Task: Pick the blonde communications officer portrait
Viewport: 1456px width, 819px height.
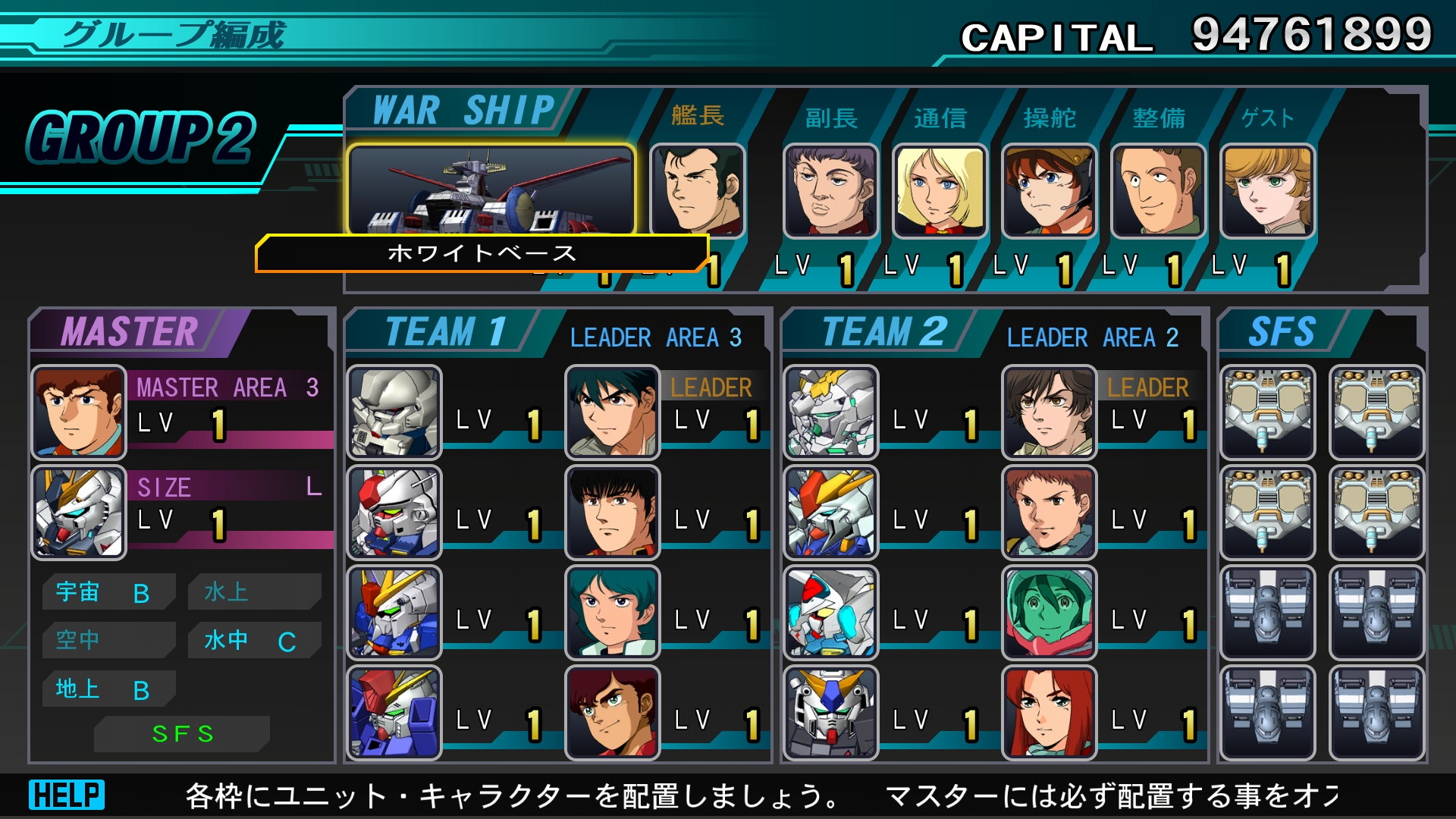Action: point(940,191)
